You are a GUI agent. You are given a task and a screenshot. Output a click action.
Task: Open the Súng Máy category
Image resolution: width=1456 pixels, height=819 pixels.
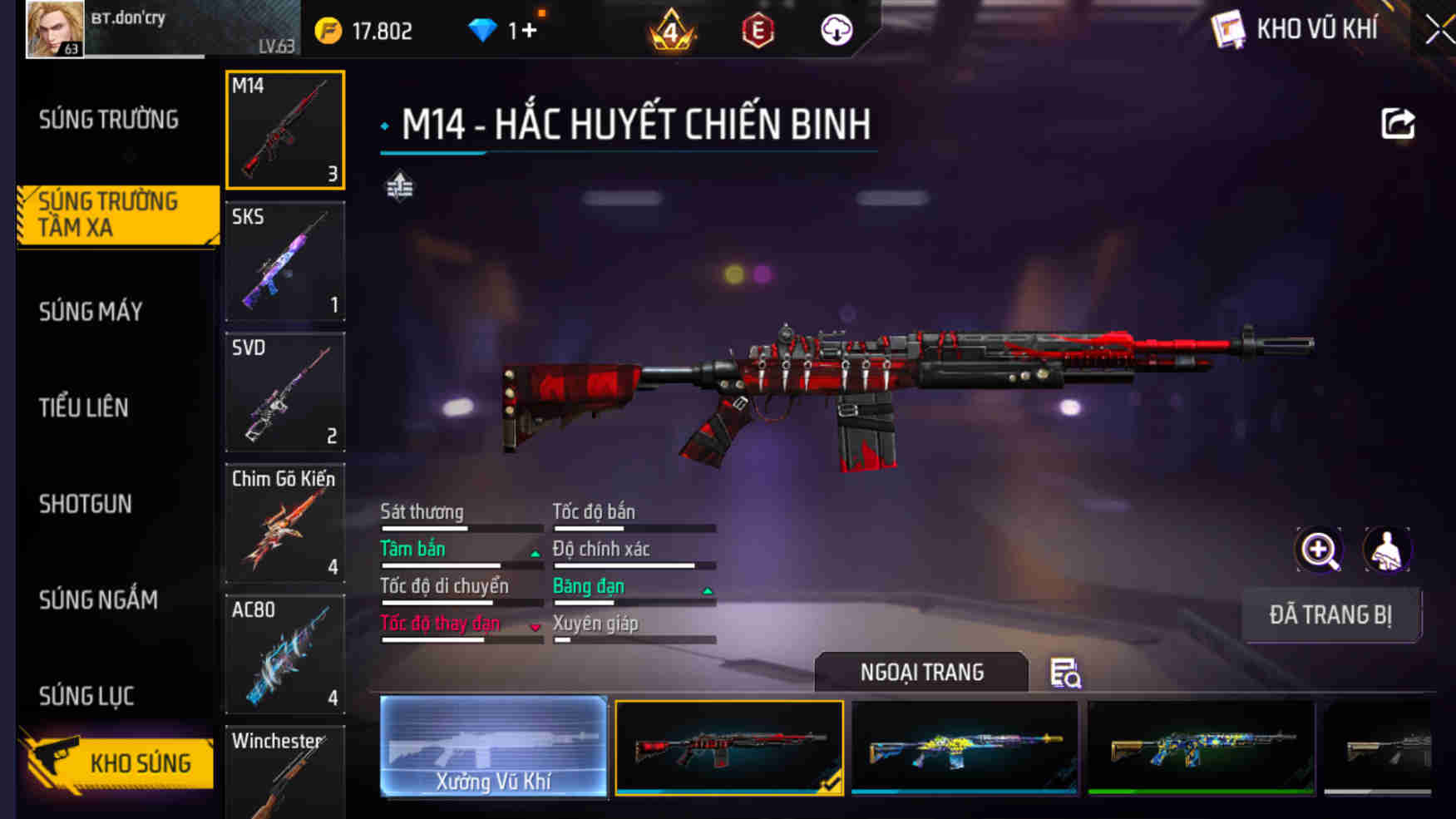[x=91, y=312]
